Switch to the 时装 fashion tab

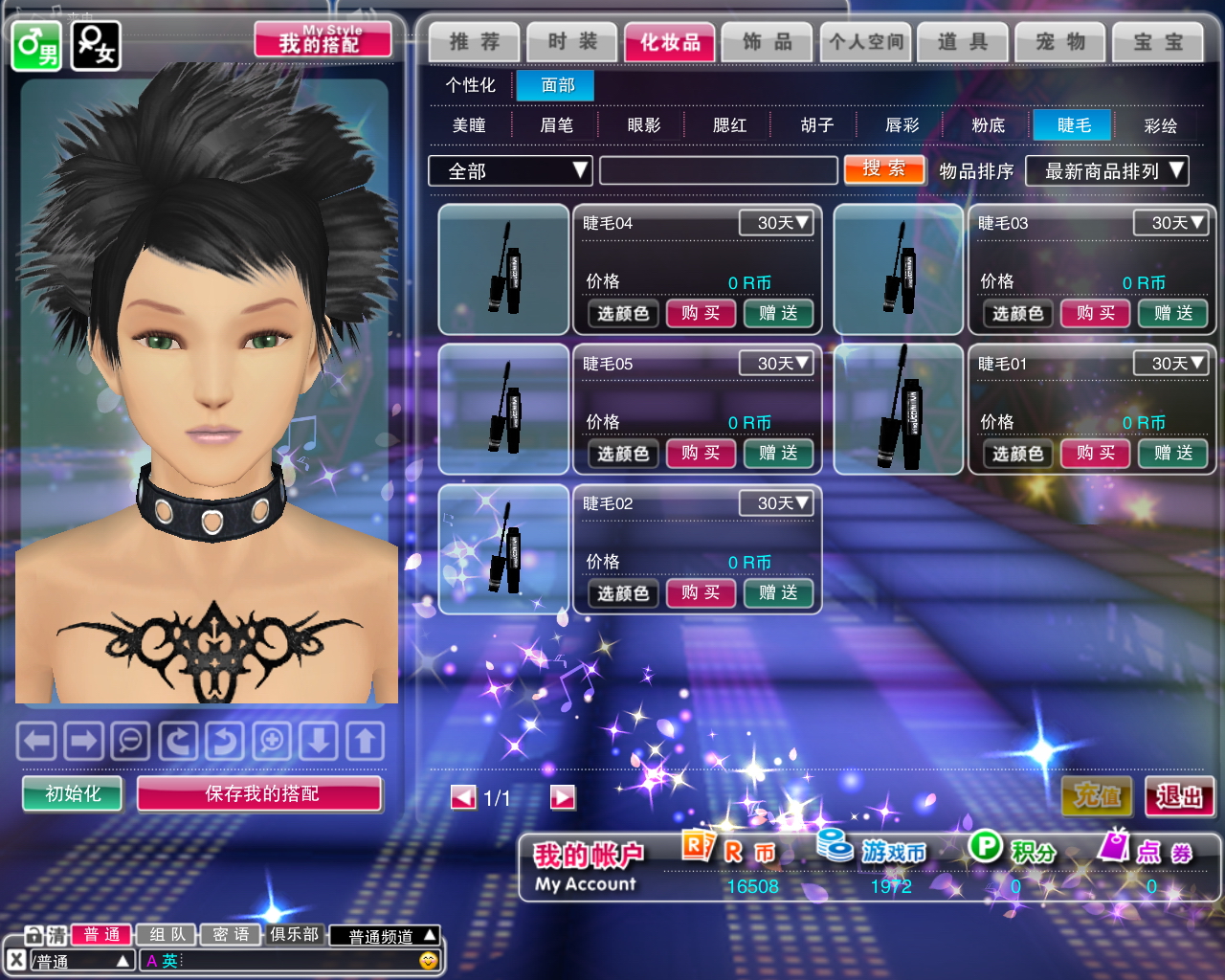coord(572,42)
